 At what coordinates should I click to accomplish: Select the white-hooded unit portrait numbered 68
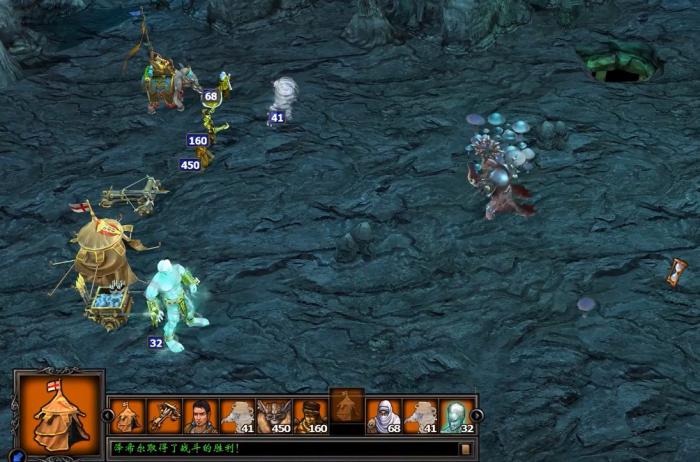[384, 415]
